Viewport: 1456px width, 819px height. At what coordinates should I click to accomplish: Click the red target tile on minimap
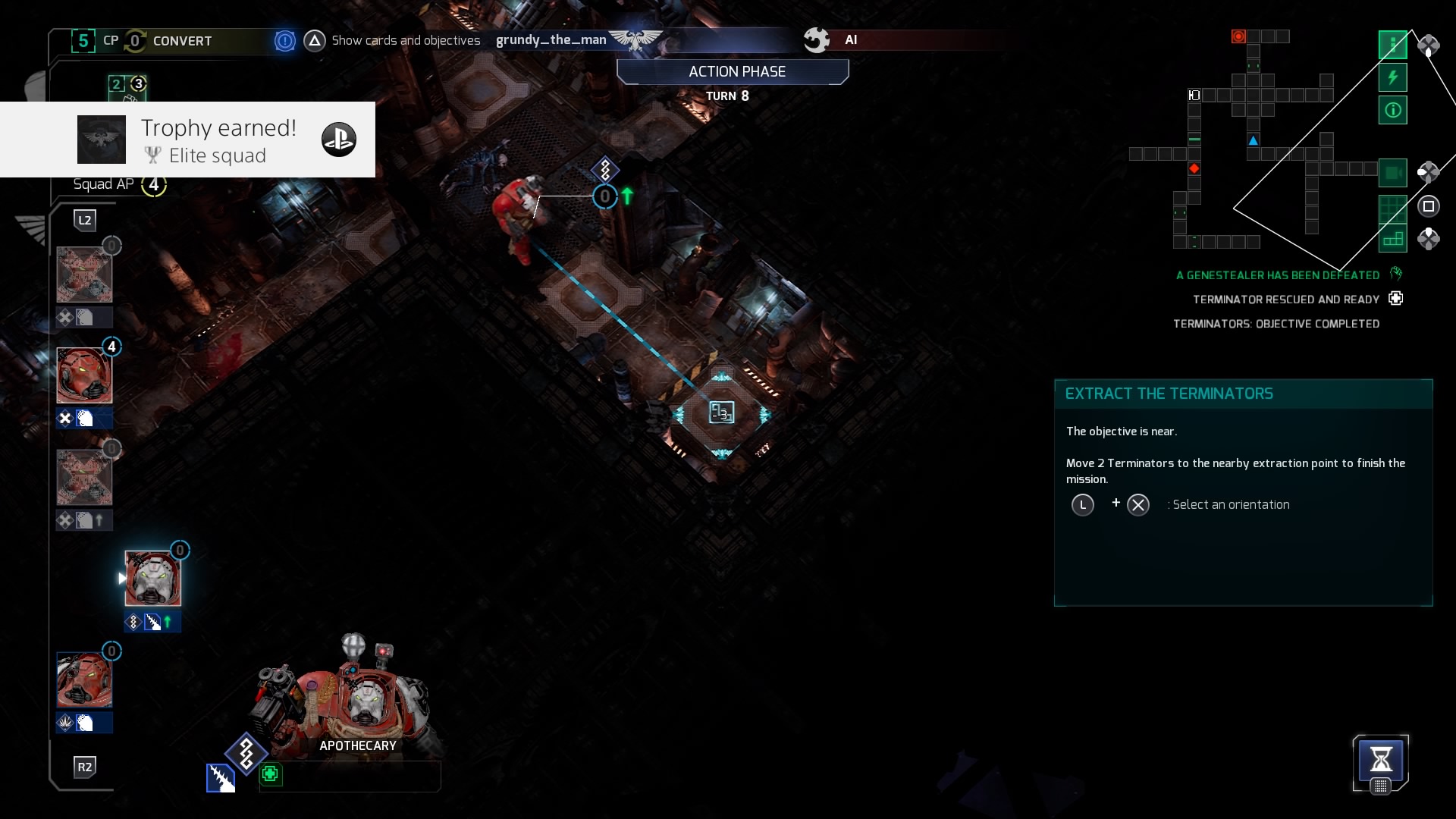[1238, 36]
